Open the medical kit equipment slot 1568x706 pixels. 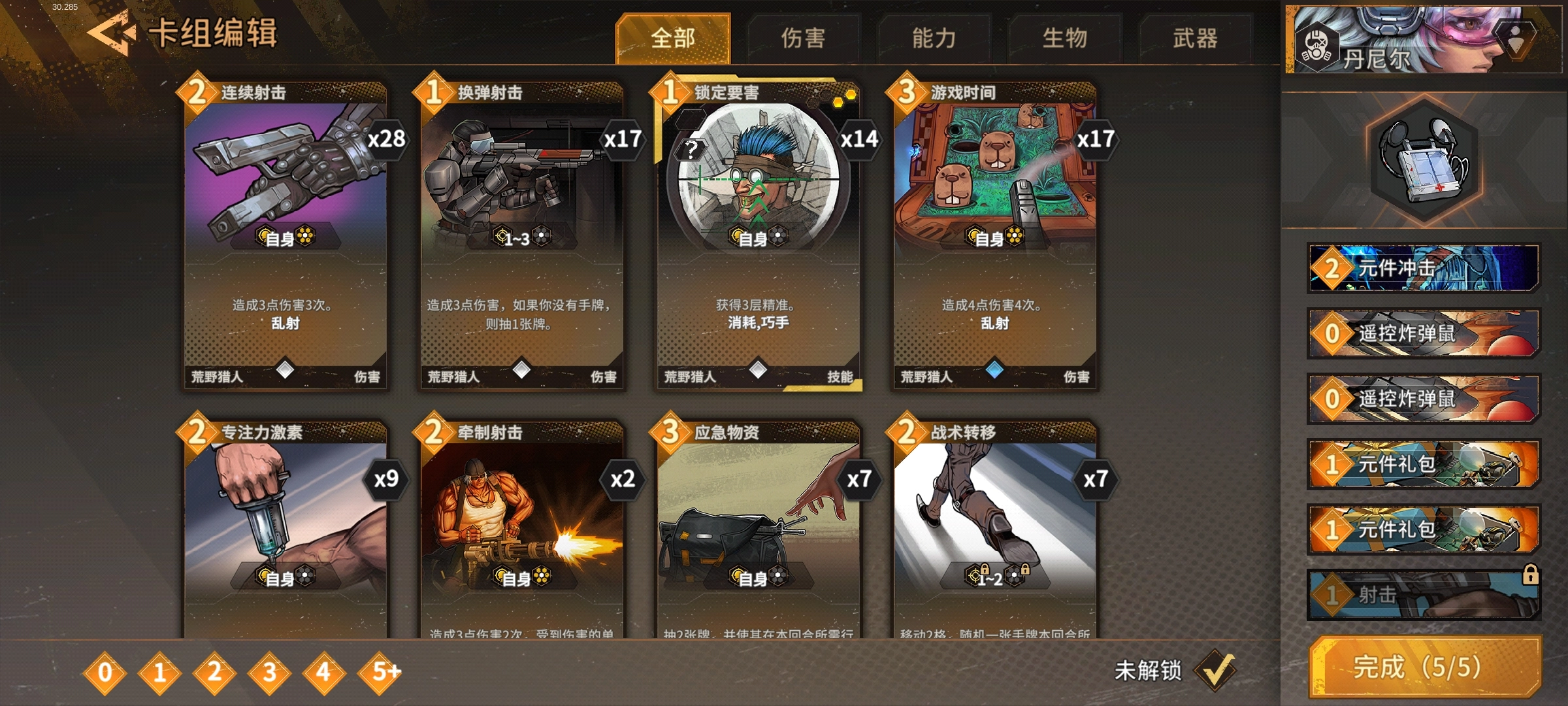coord(1424,160)
